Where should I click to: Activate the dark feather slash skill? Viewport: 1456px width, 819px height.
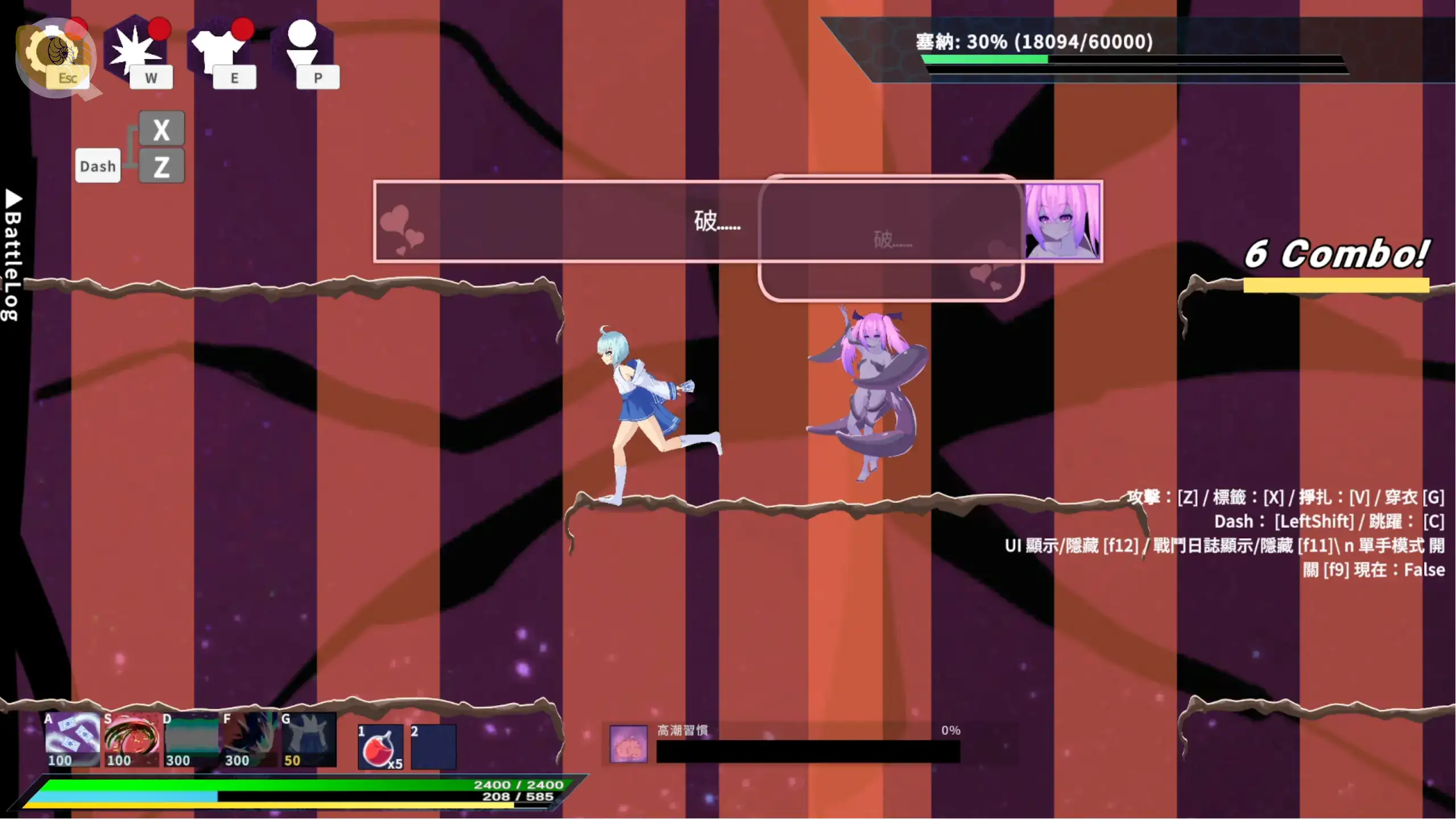pyautogui.click(x=250, y=739)
